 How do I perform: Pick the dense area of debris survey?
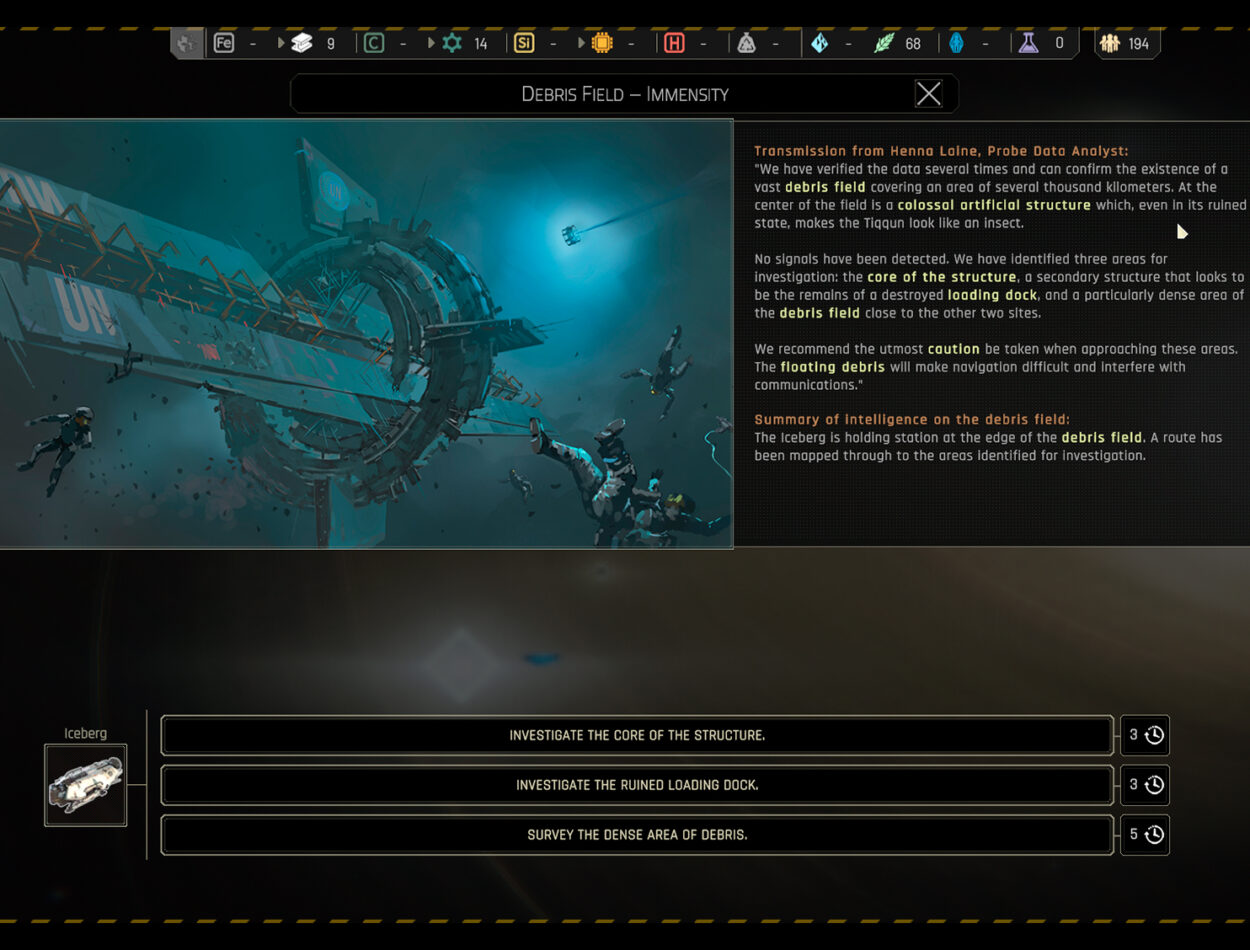click(x=637, y=835)
